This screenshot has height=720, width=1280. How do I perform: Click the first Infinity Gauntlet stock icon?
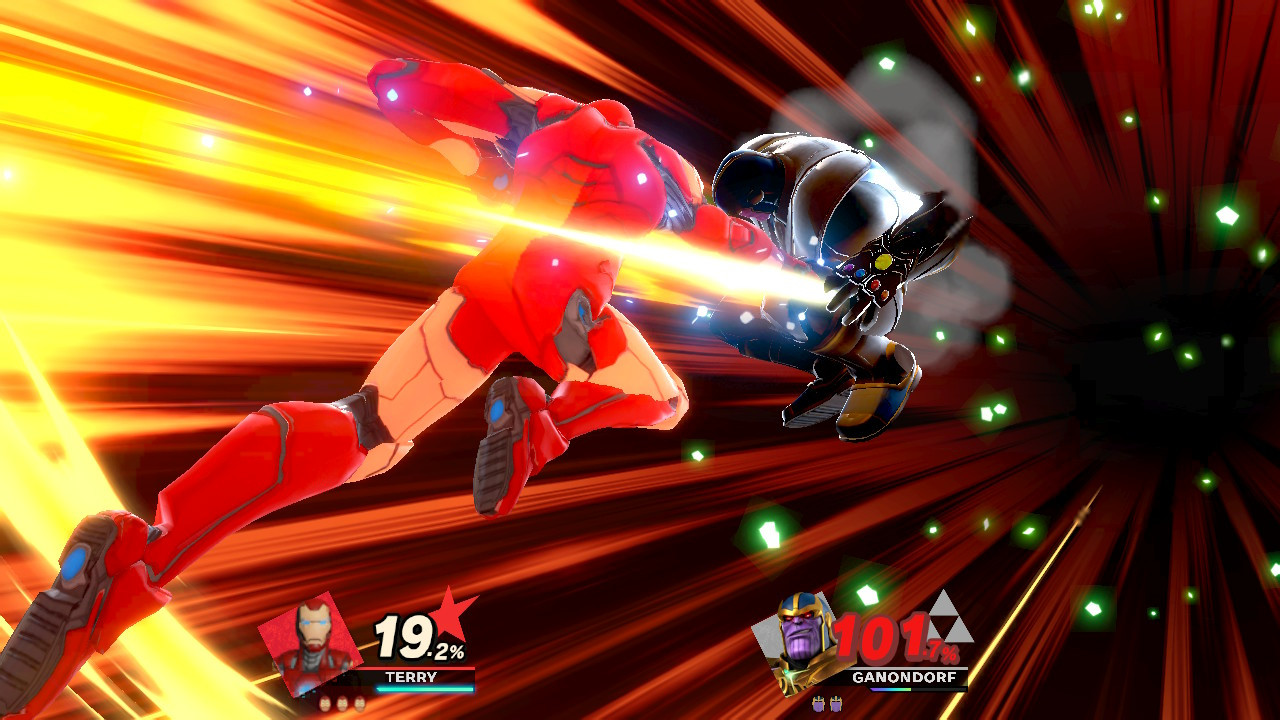819,703
